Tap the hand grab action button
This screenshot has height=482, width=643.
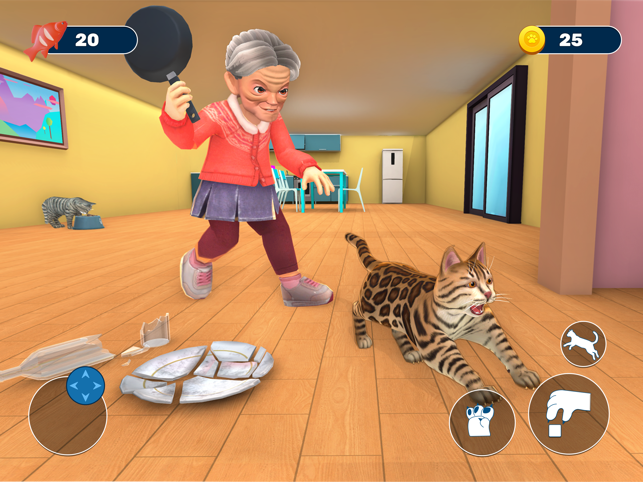coord(568,414)
